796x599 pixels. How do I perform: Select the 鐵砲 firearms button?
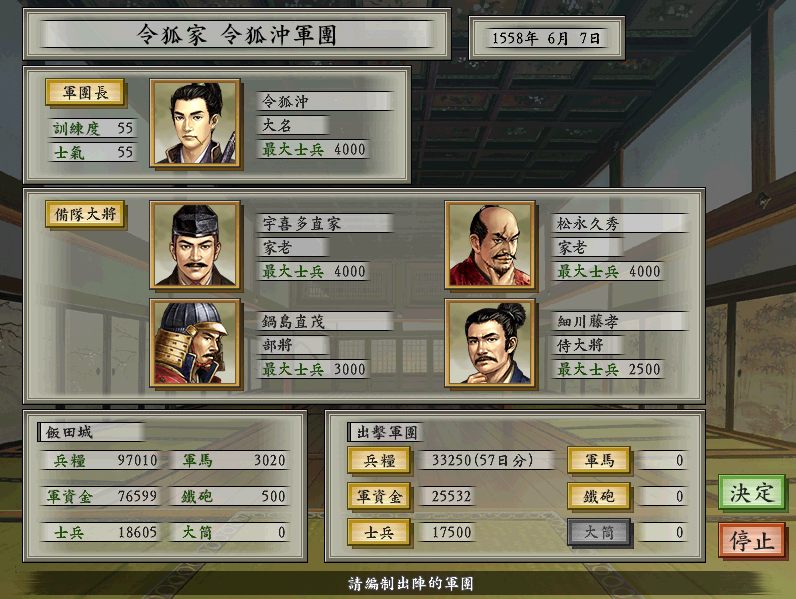coord(599,496)
